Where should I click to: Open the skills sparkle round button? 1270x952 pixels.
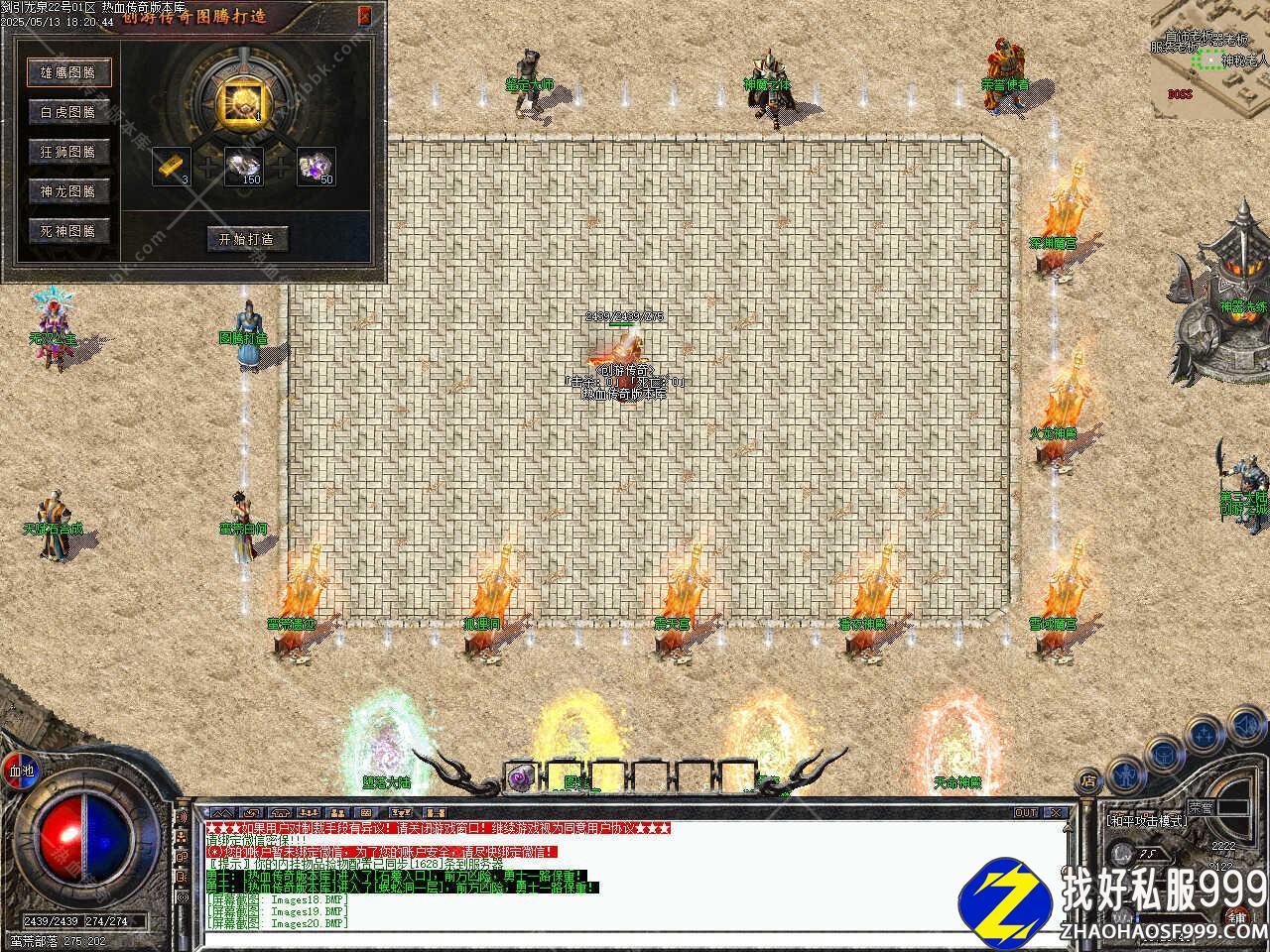1204,735
